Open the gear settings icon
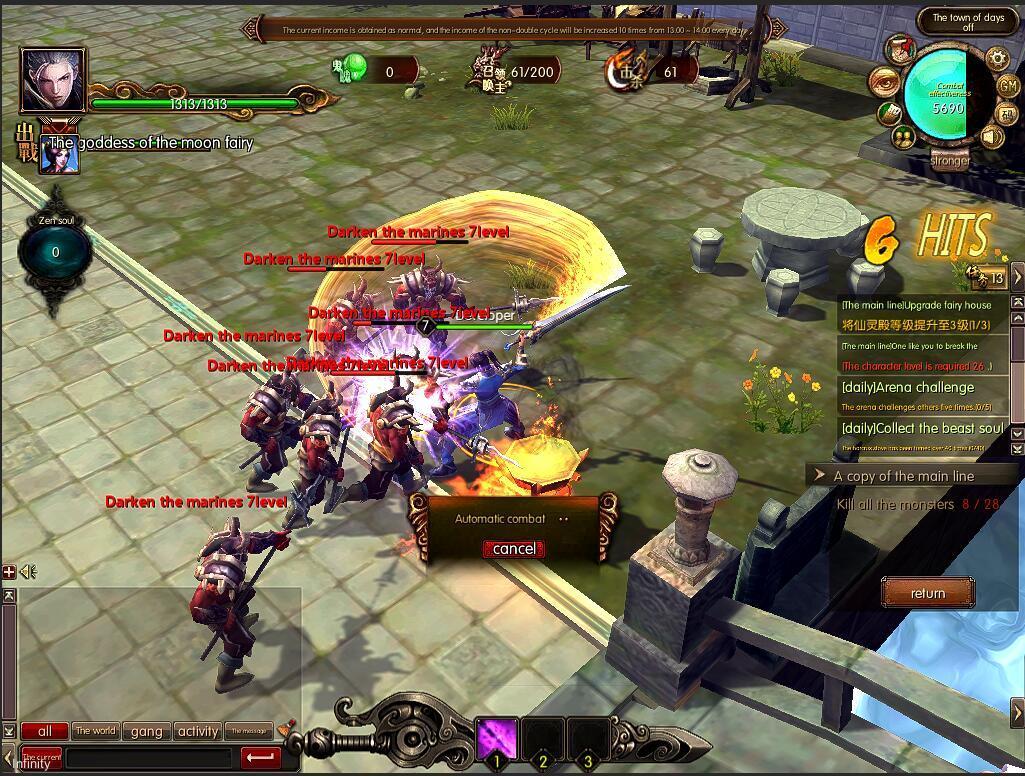The height and width of the screenshot is (776, 1025). pos(997,58)
